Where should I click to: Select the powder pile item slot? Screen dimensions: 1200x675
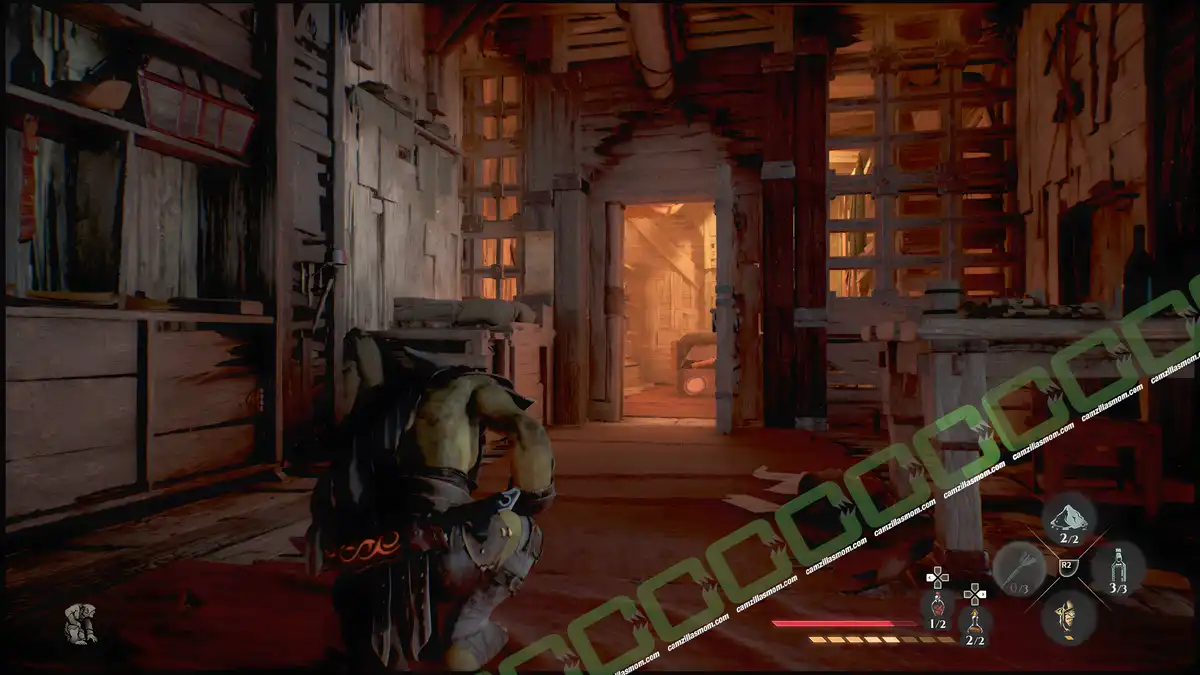click(x=1068, y=517)
